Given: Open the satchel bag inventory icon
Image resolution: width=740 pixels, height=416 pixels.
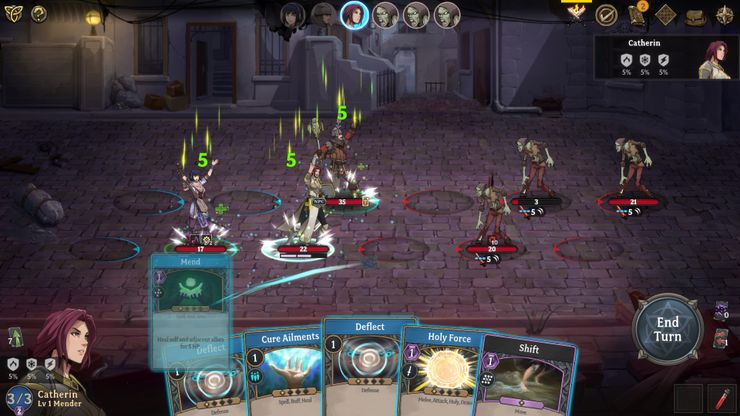Looking at the screenshot, I should (x=694, y=16).
